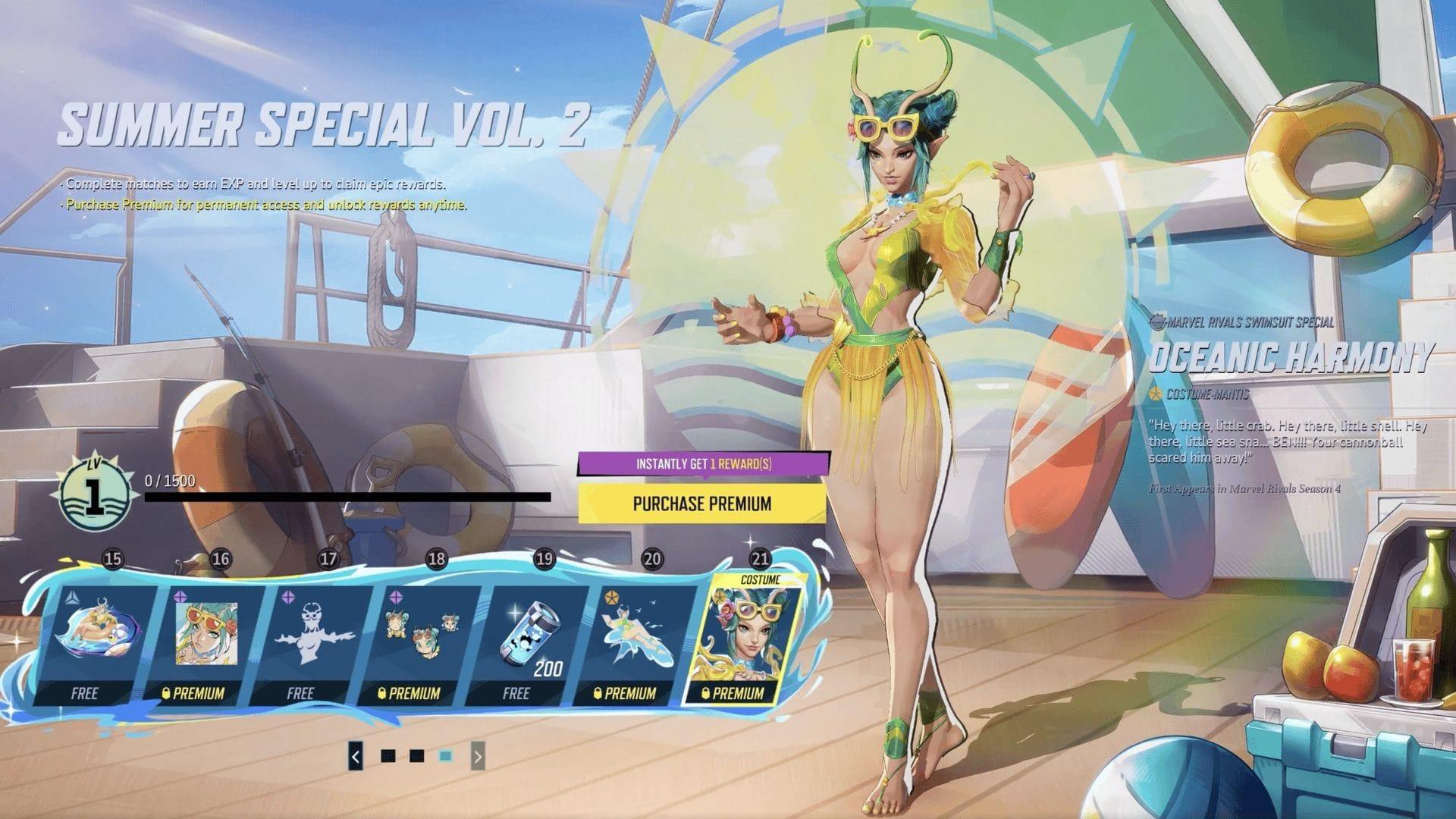Image resolution: width=1456 pixels, height=819 pixels.
Task: Jump to the first rewards page dot
Action: (388, 756)
